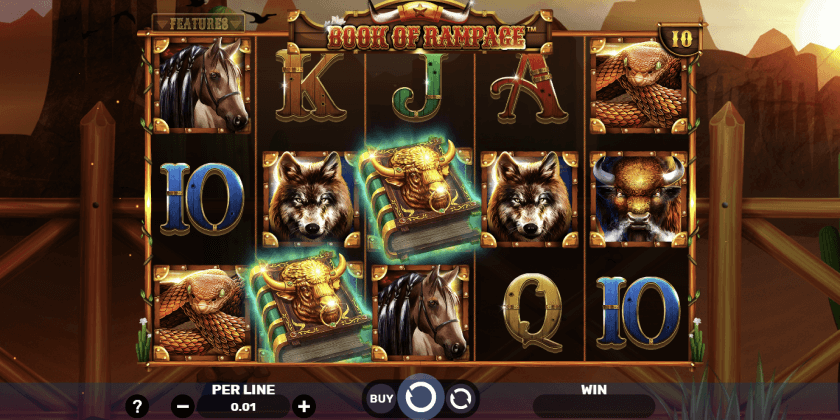Toggle the autoplay button
The height and width of the screenshot is (420, 840).
coord(460,399)
